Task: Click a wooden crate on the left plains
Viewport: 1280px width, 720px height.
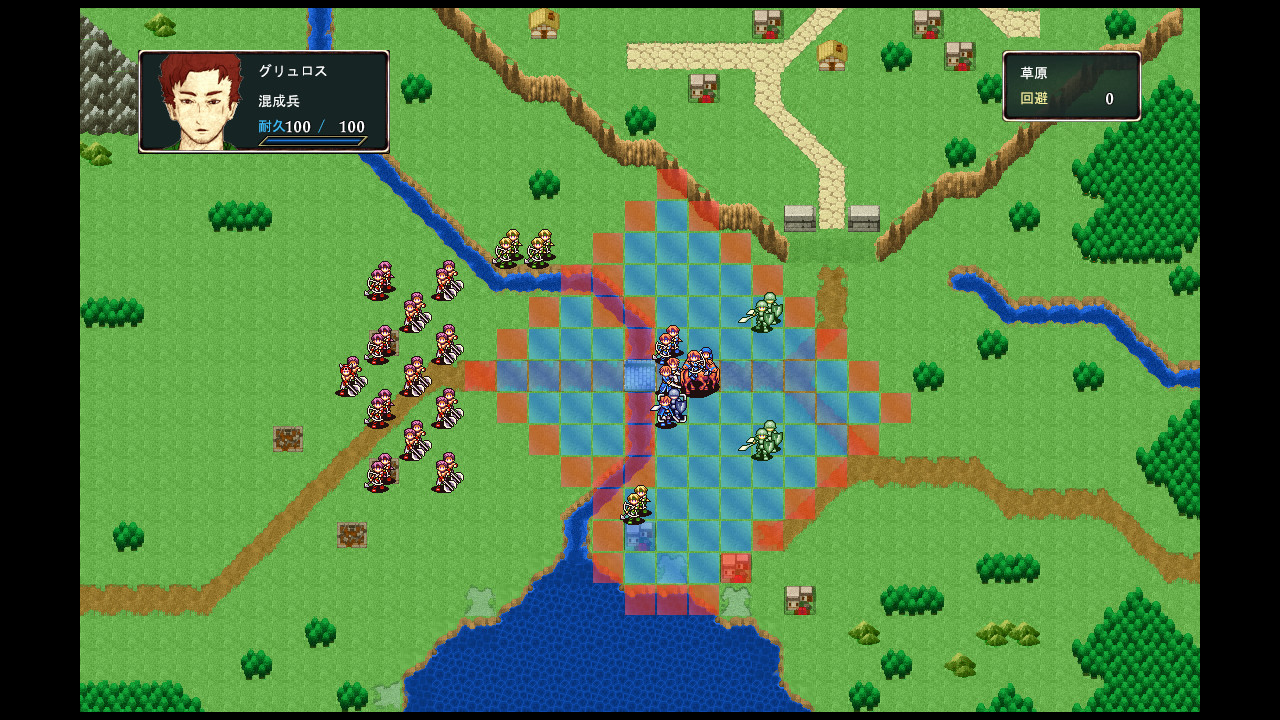Action: click(287, 437)
